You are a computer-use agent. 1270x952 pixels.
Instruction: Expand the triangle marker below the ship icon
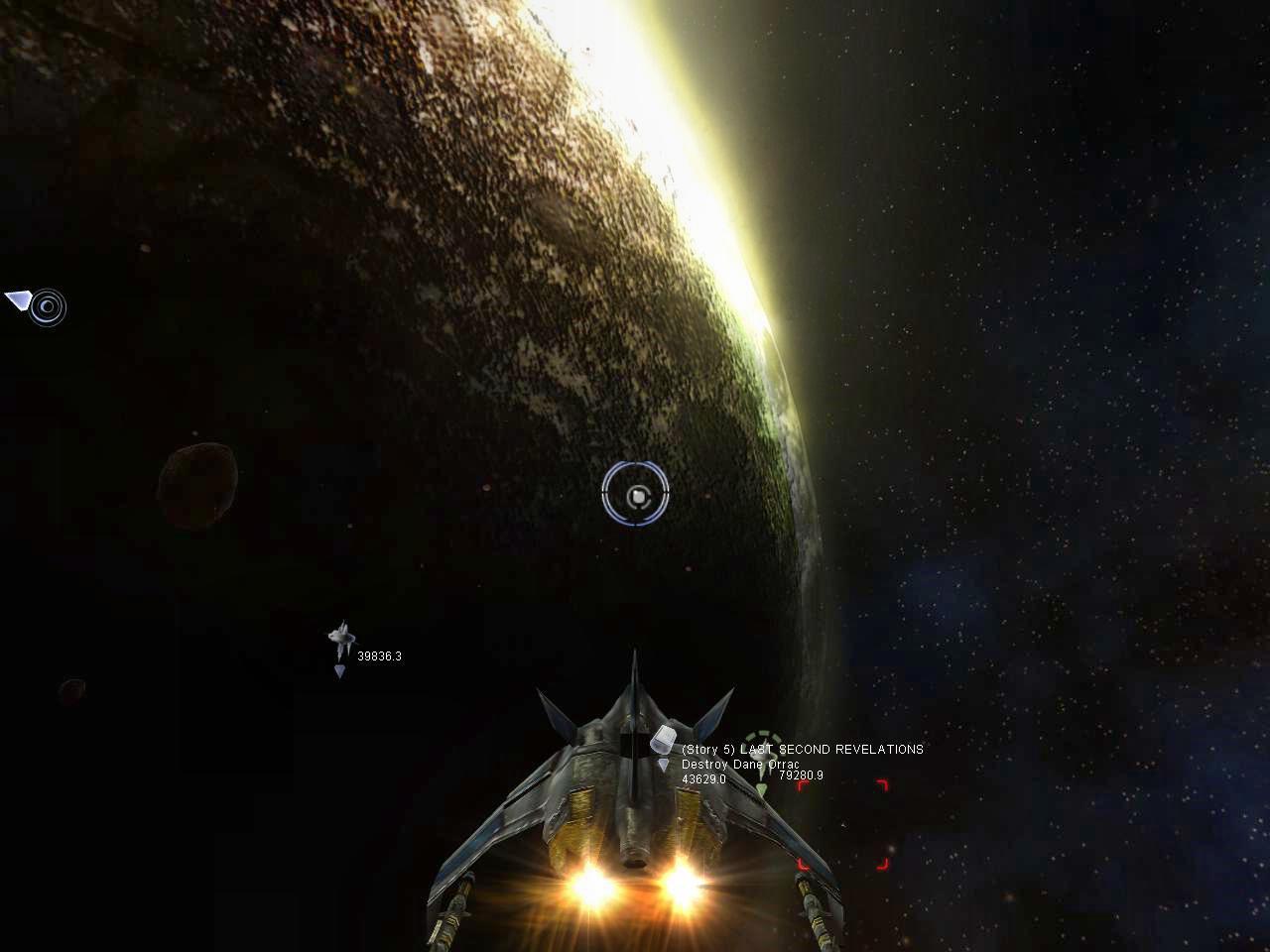[341, 669]
